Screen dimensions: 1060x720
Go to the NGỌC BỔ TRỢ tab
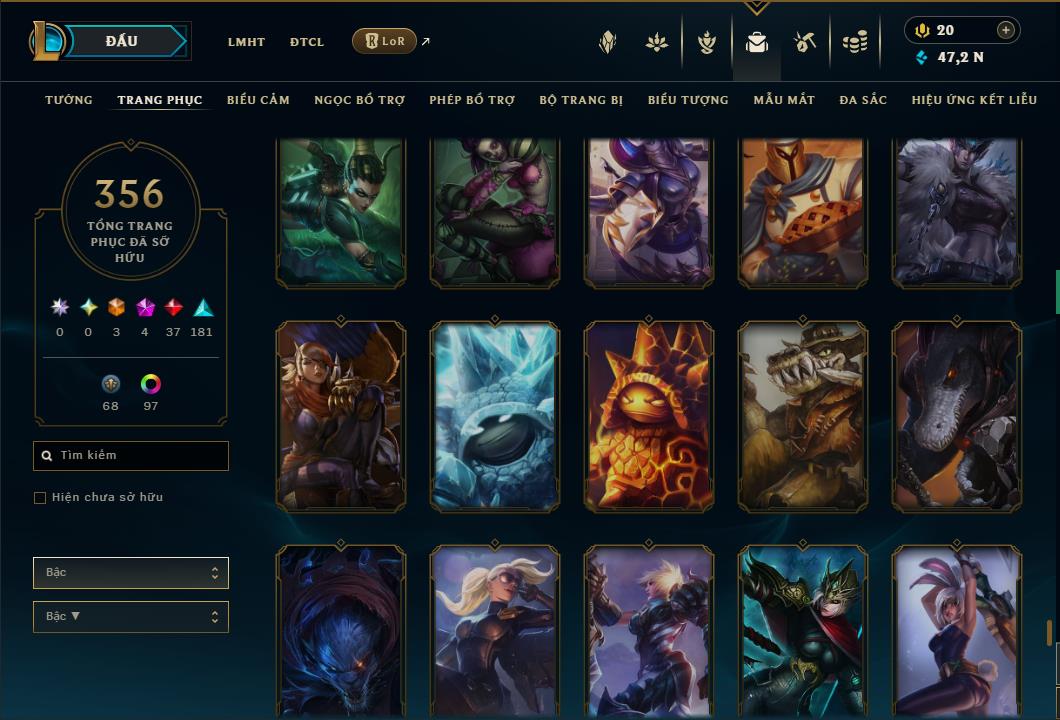(x=360, y=100)
